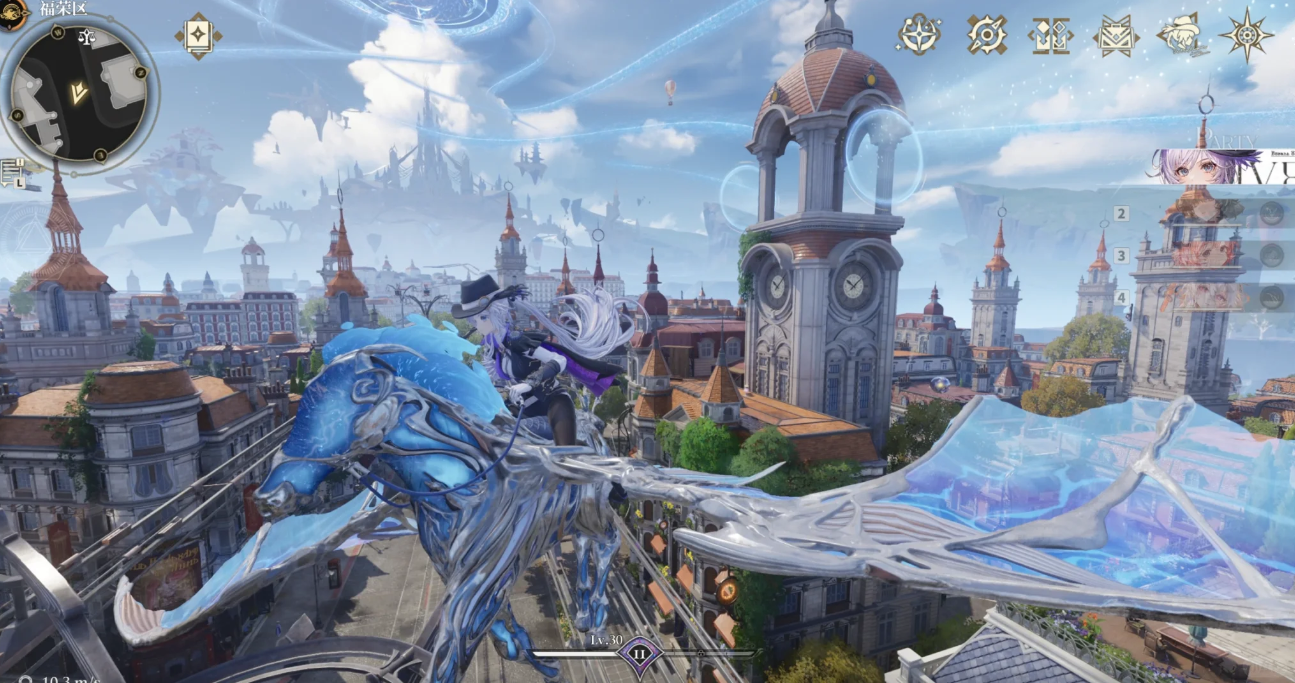
Task: Open the sparkling compass star menu icon
Action: (918, 34)
